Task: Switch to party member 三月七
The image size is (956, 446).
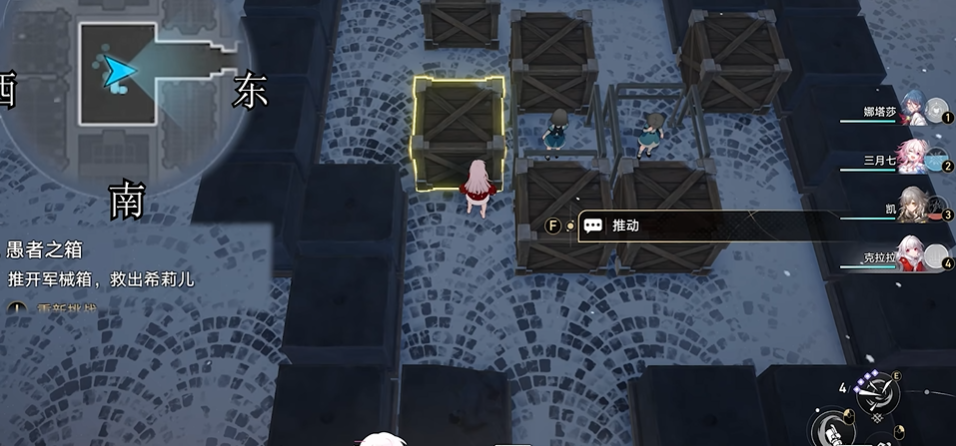Action: 914,158
